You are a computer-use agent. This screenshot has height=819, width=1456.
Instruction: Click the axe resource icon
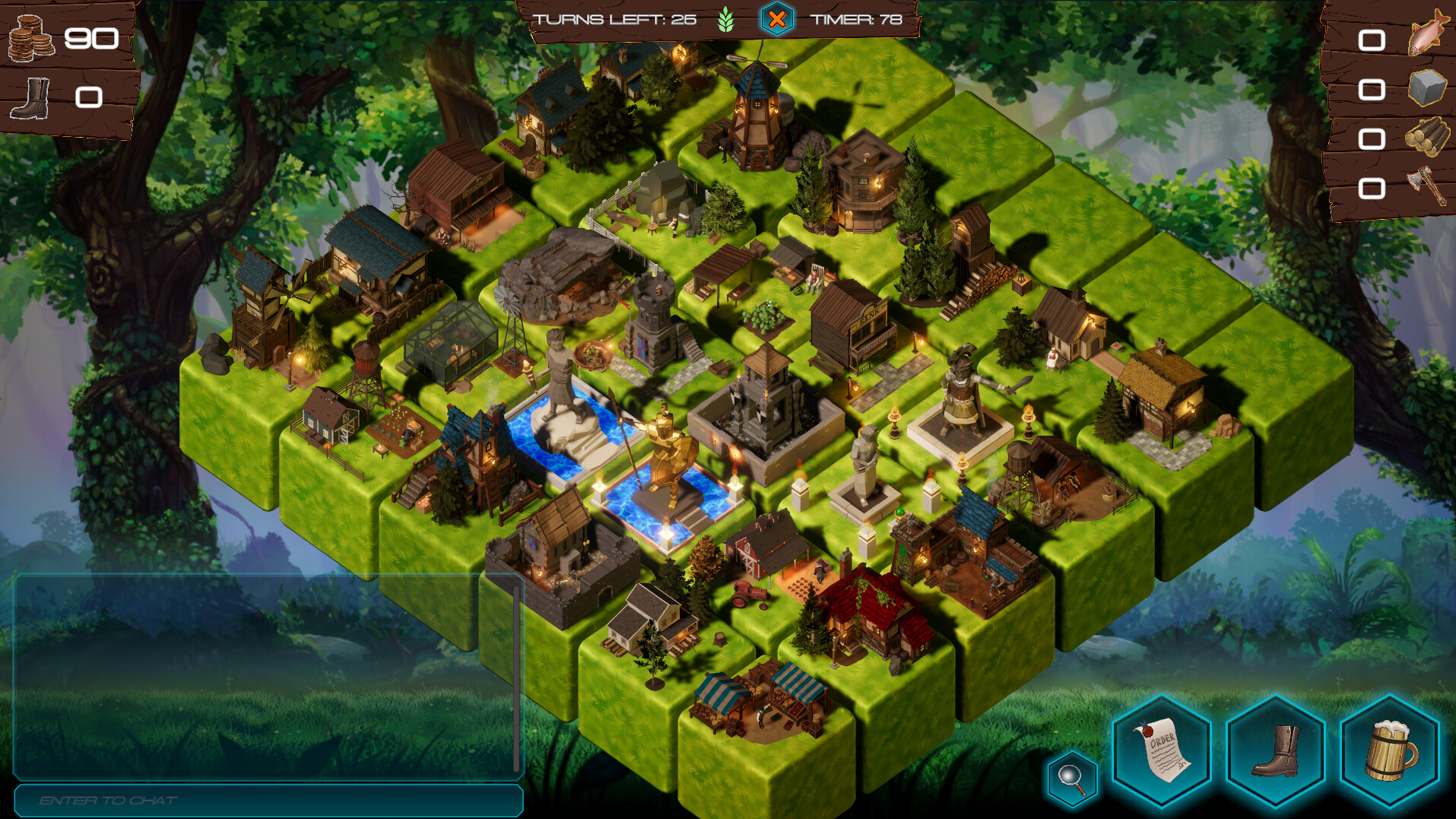[1428, 183]
